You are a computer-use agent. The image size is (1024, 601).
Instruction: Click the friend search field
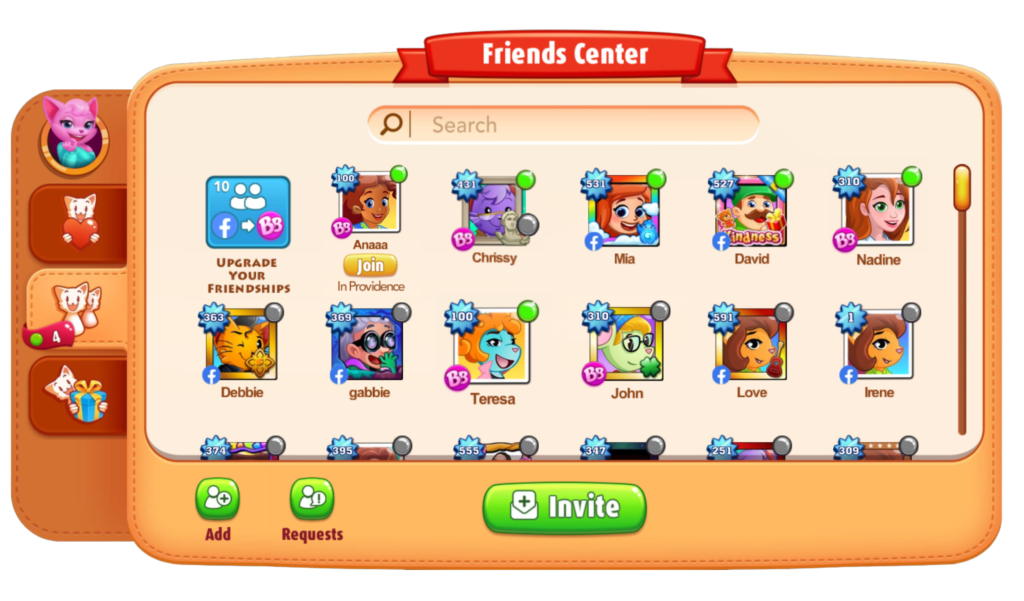[580, 125]
